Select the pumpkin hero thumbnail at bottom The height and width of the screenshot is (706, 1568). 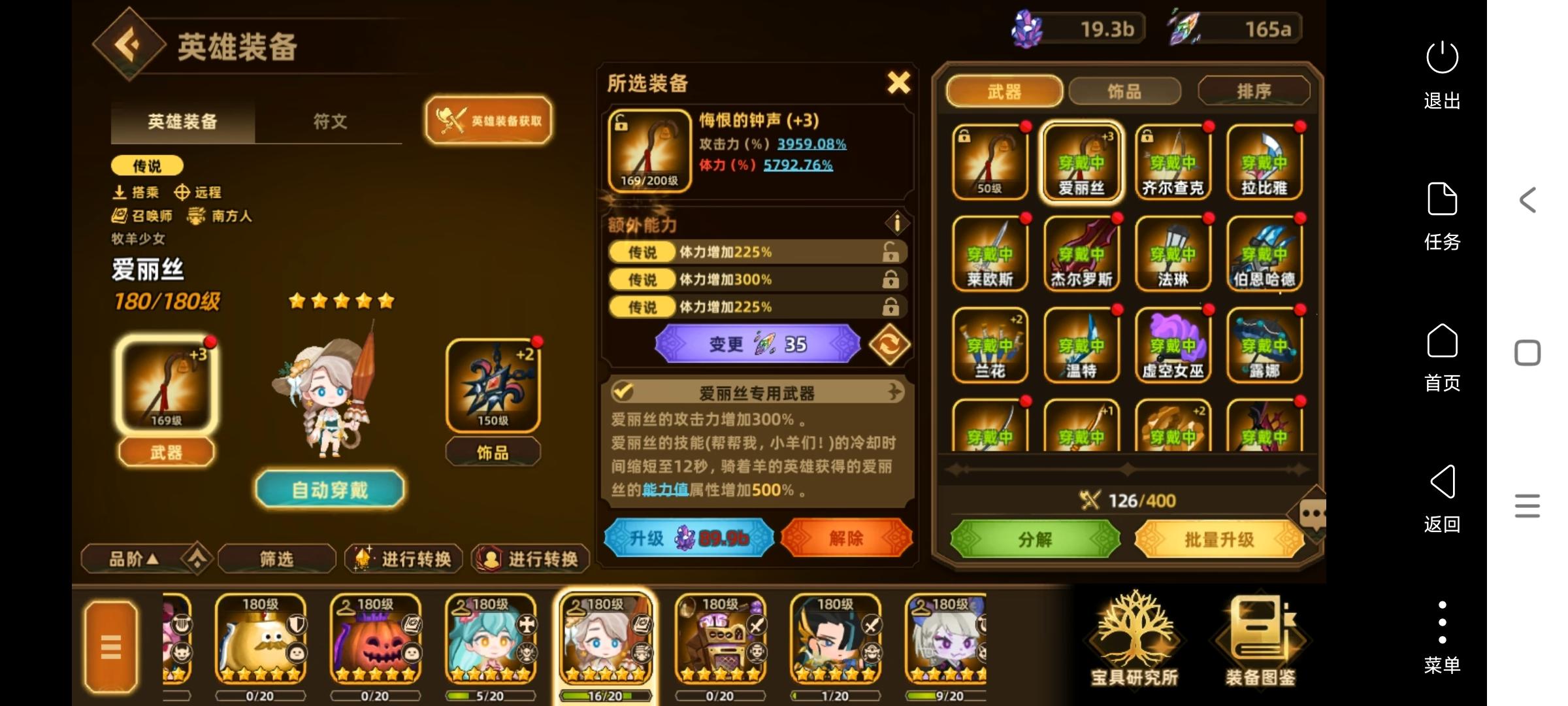tap(376, 641)
